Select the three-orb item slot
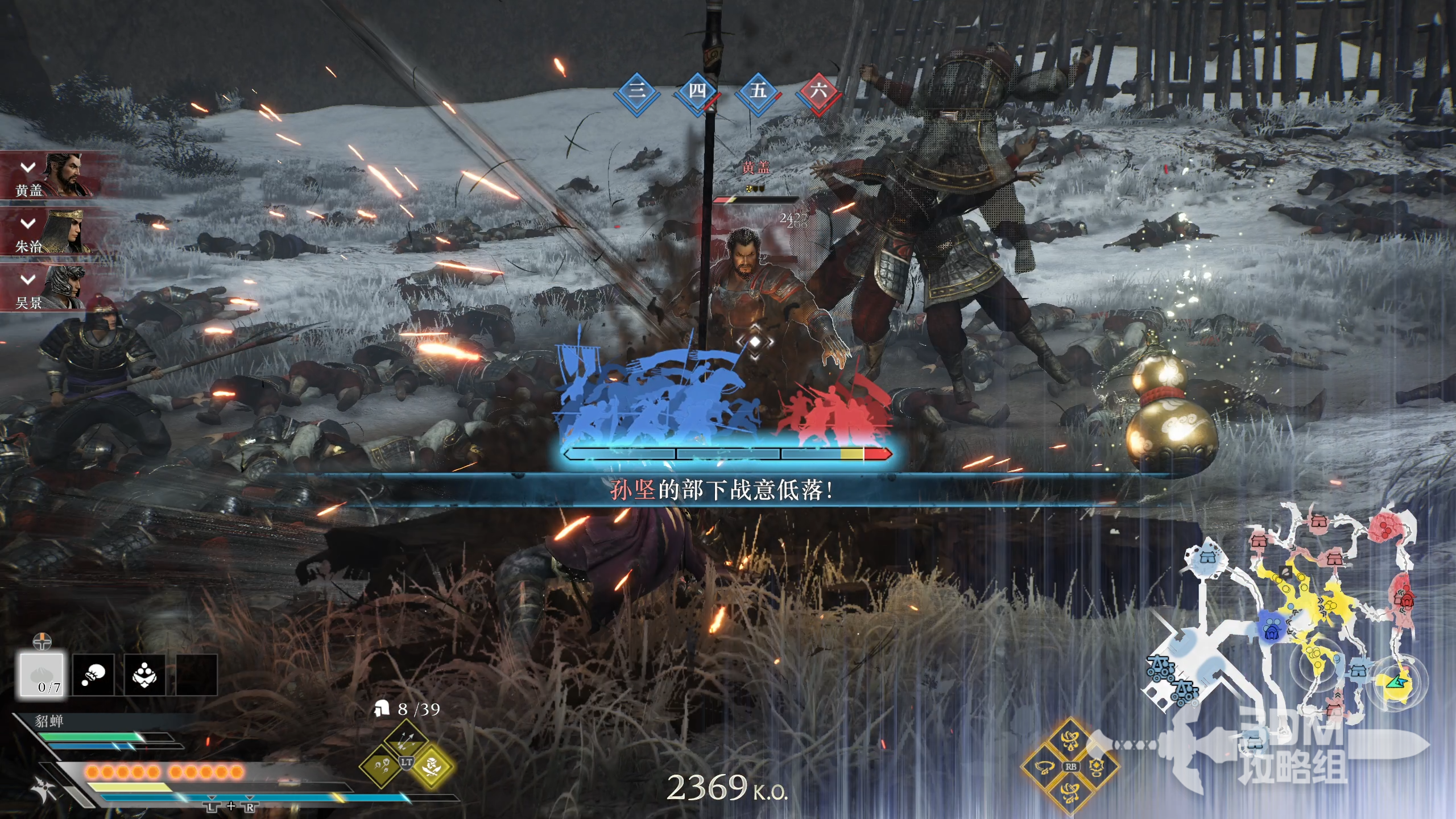Screen dimensions: 1456x819 (144, 675)
